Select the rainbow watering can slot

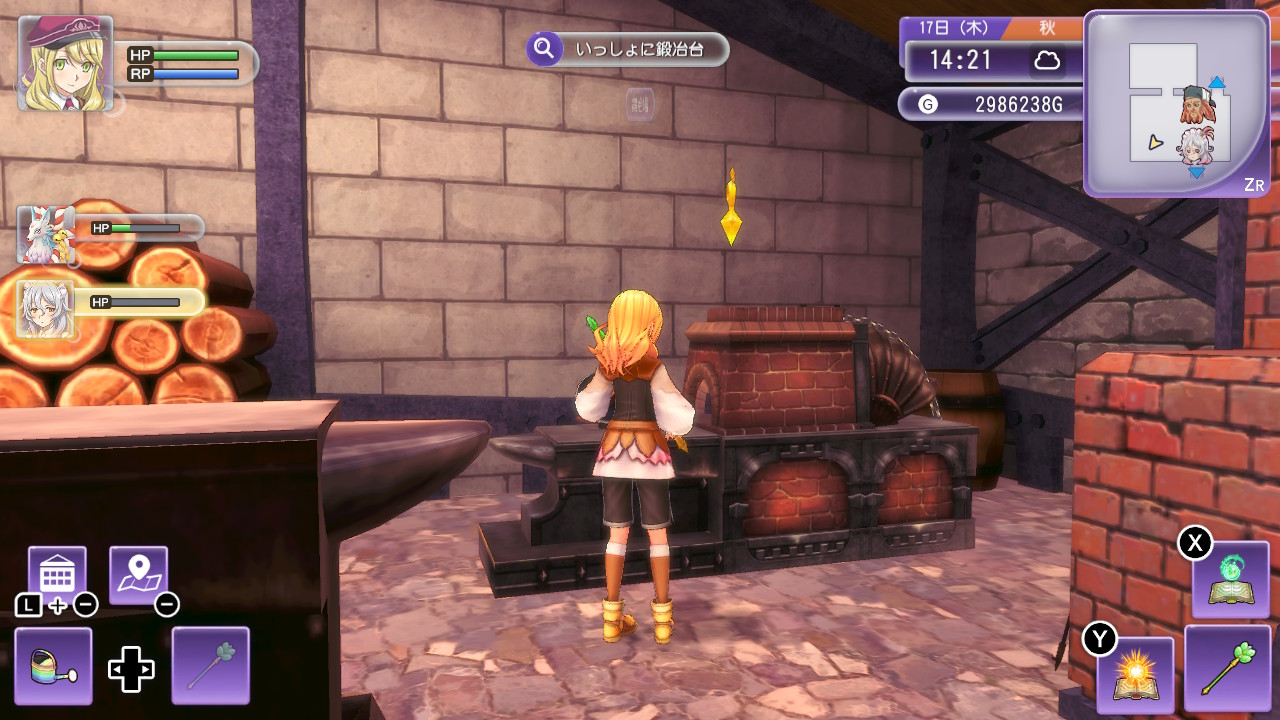(x=53, y=665)
